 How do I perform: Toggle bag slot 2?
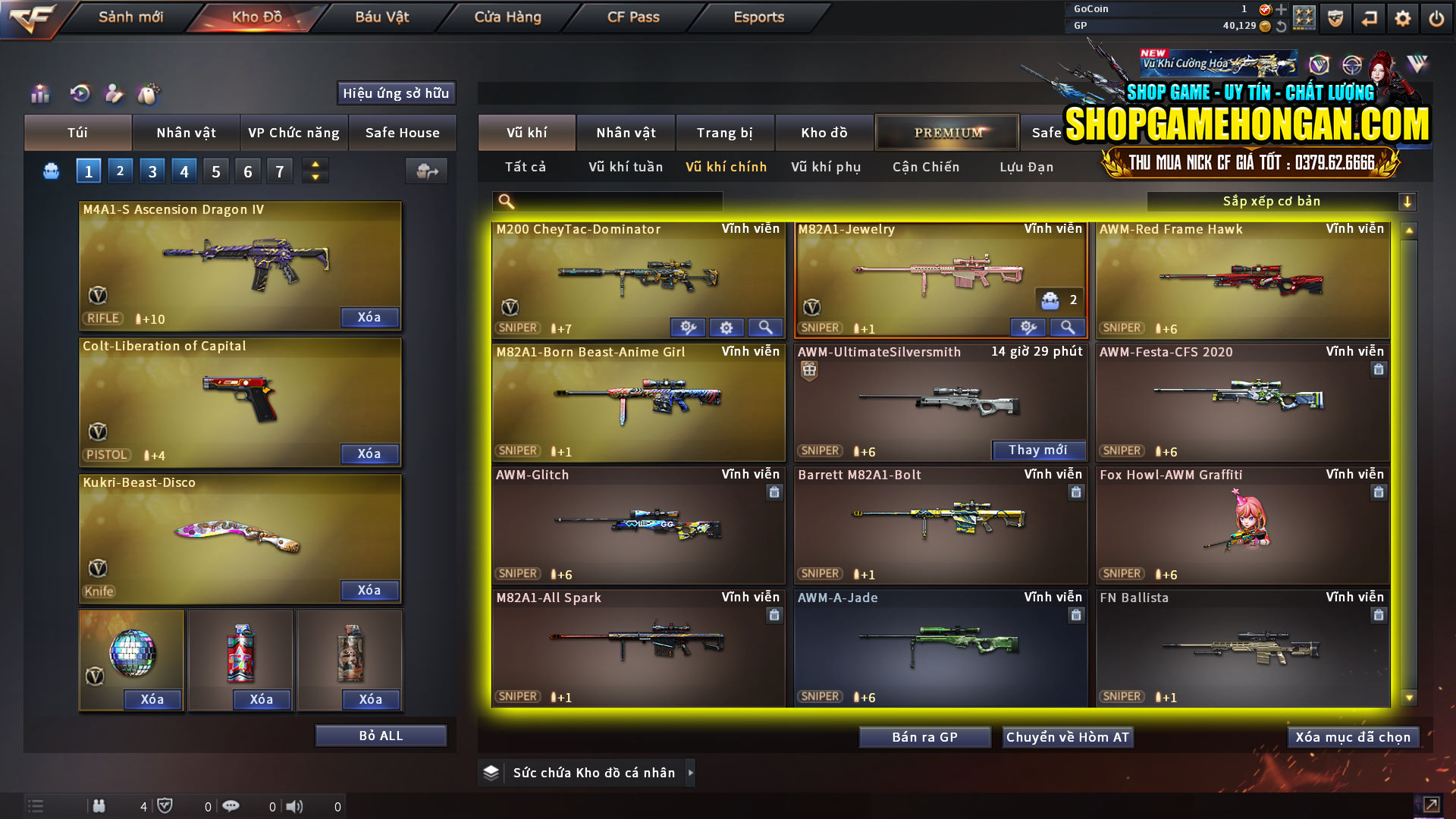pyautogui.click(x=120, y=170)
